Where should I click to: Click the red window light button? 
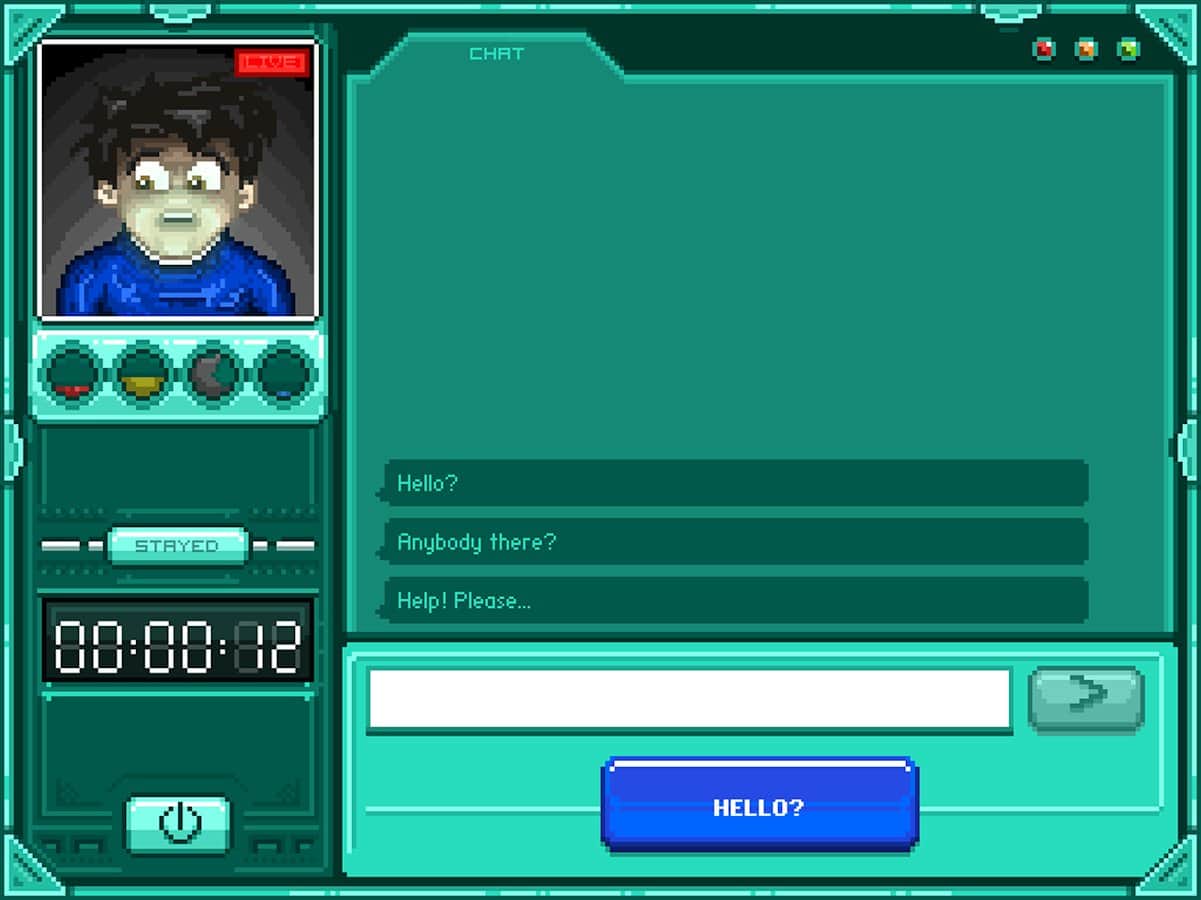(x=1044, y=49)
